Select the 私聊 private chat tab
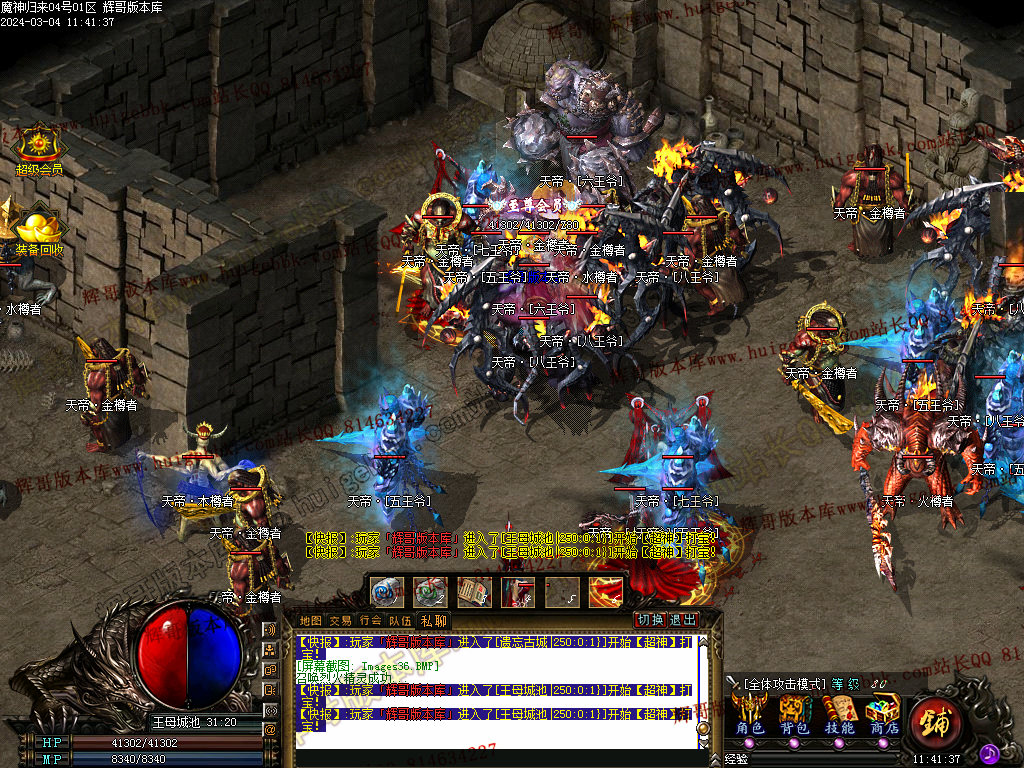 [433, 620]
